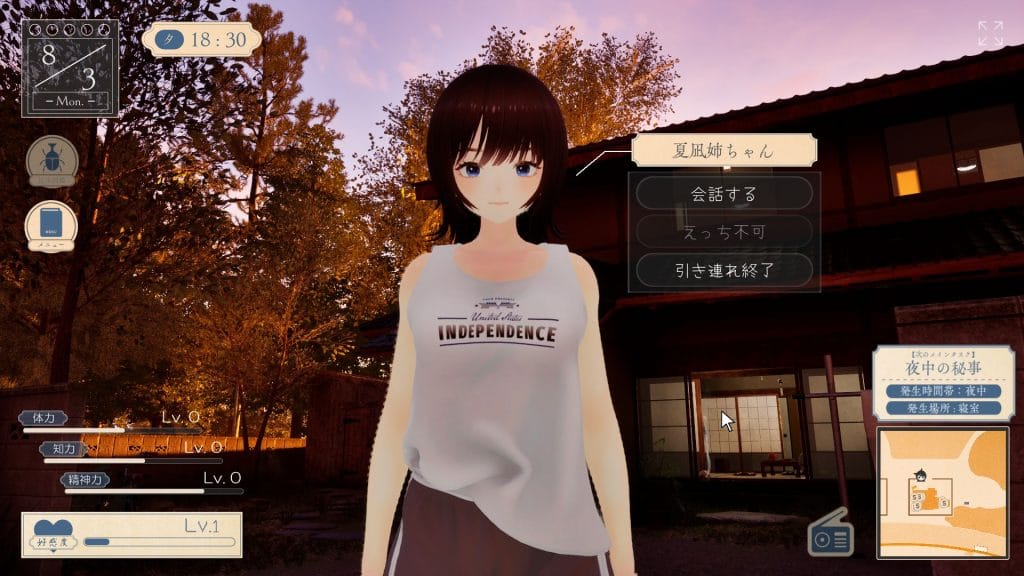The image size is (1024, 576).
Task: Click the radio icon
Action: [831, 537]
